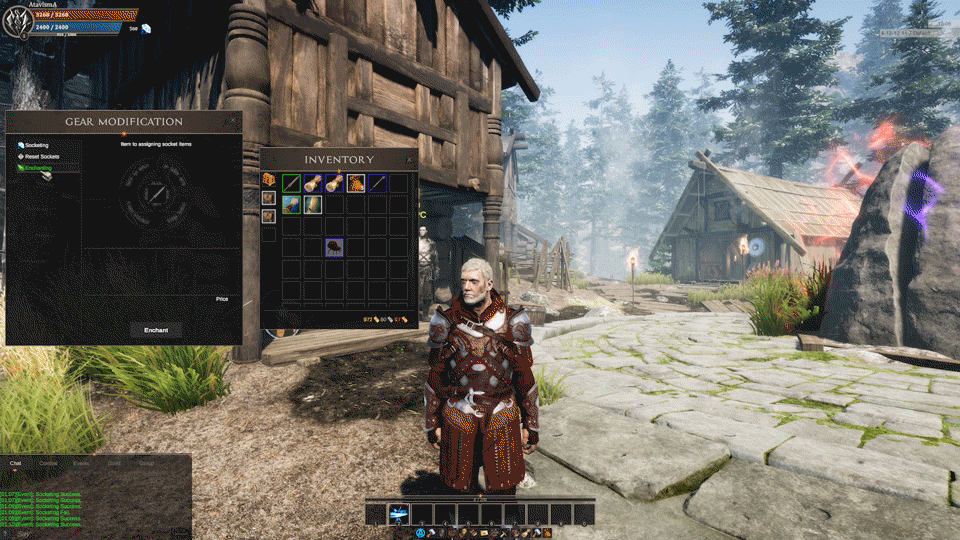This screenshot has width=960, height=540.
Task: Open the top orange bag slot
Action: pos(269,180)
